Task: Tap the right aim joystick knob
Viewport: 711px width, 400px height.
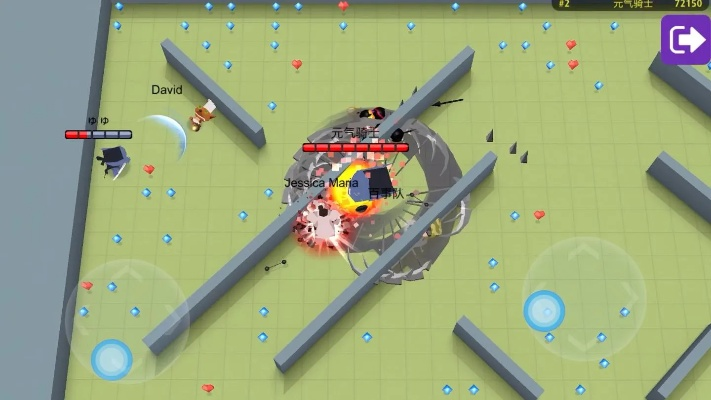Action: pos(544,311)
